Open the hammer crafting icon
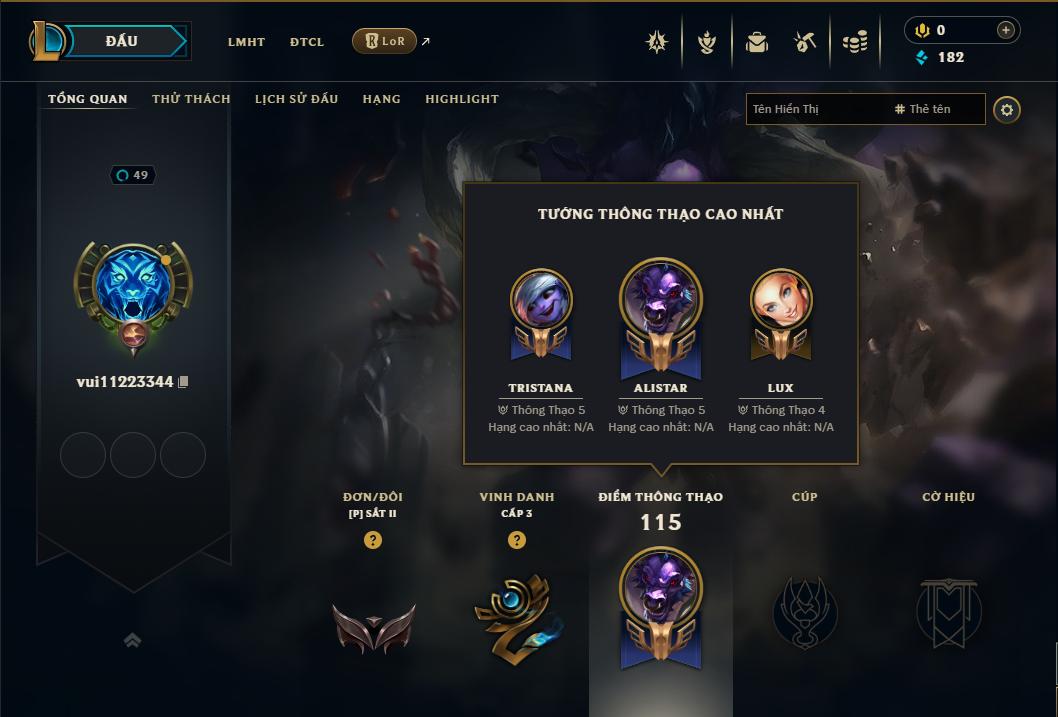This screenshot has height=717, width=1058. 805,42
